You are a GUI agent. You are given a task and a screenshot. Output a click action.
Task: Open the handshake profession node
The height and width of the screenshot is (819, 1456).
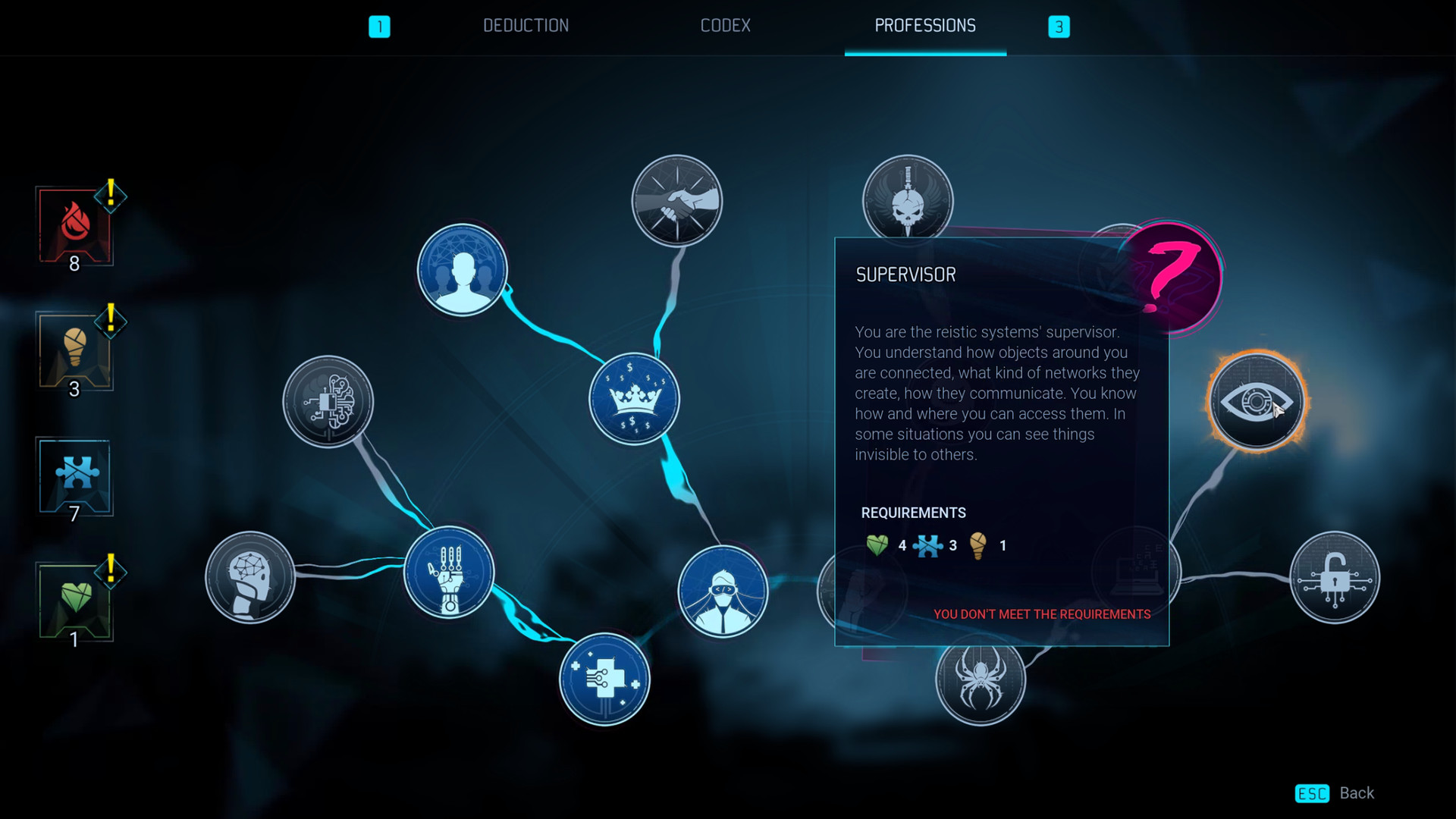(677, 200)
